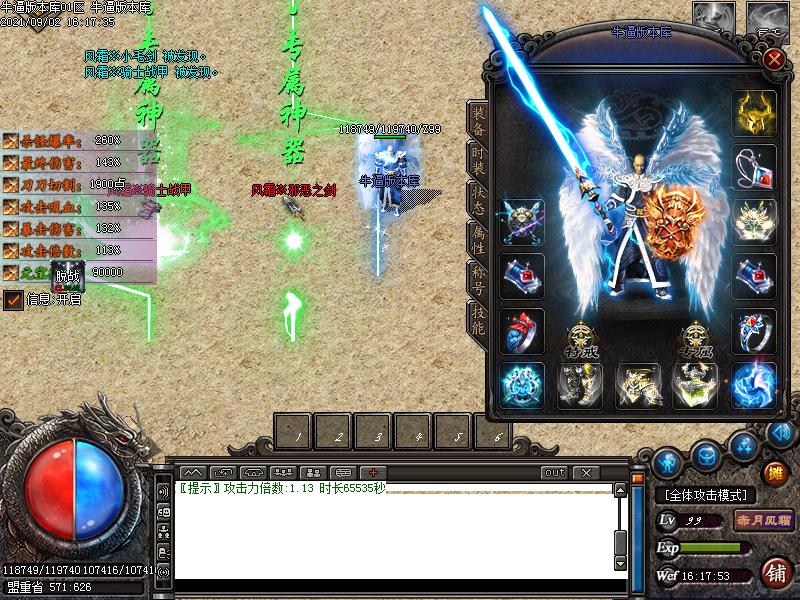Open the 技能 (skills) tab
800x600 pixels.
click(478, 317)
